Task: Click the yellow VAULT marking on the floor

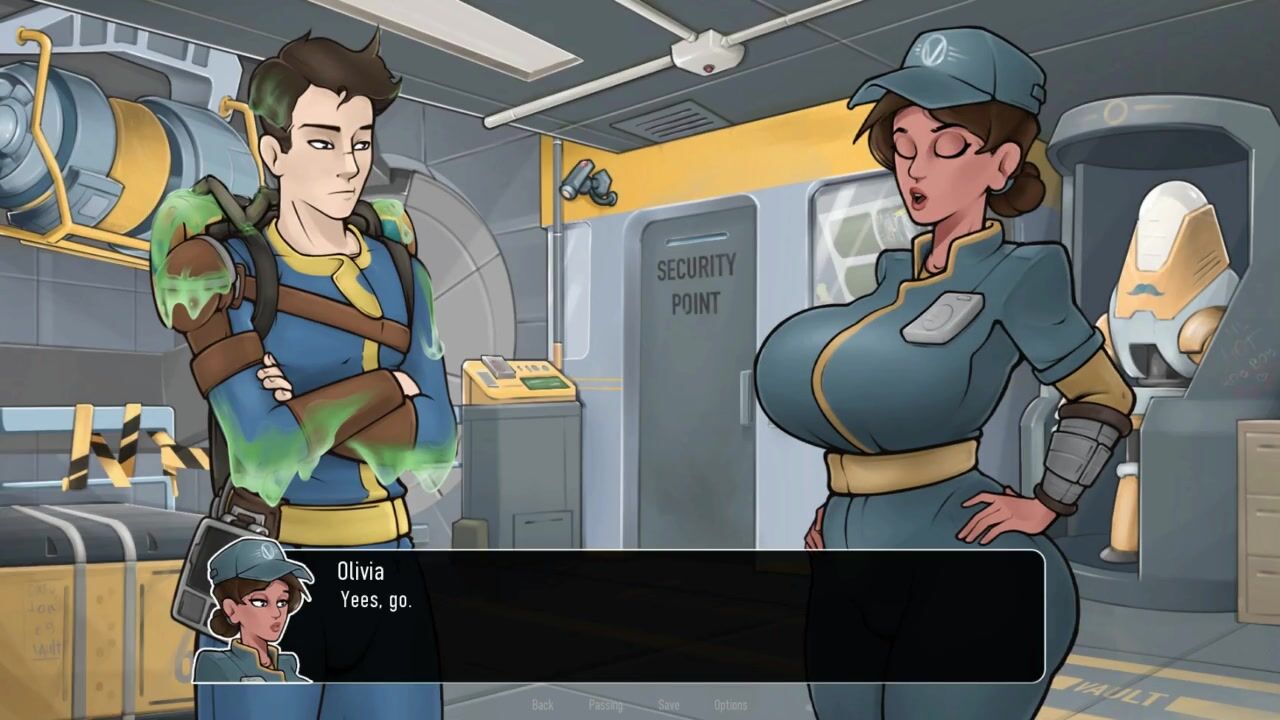Action: (1120, 690)
